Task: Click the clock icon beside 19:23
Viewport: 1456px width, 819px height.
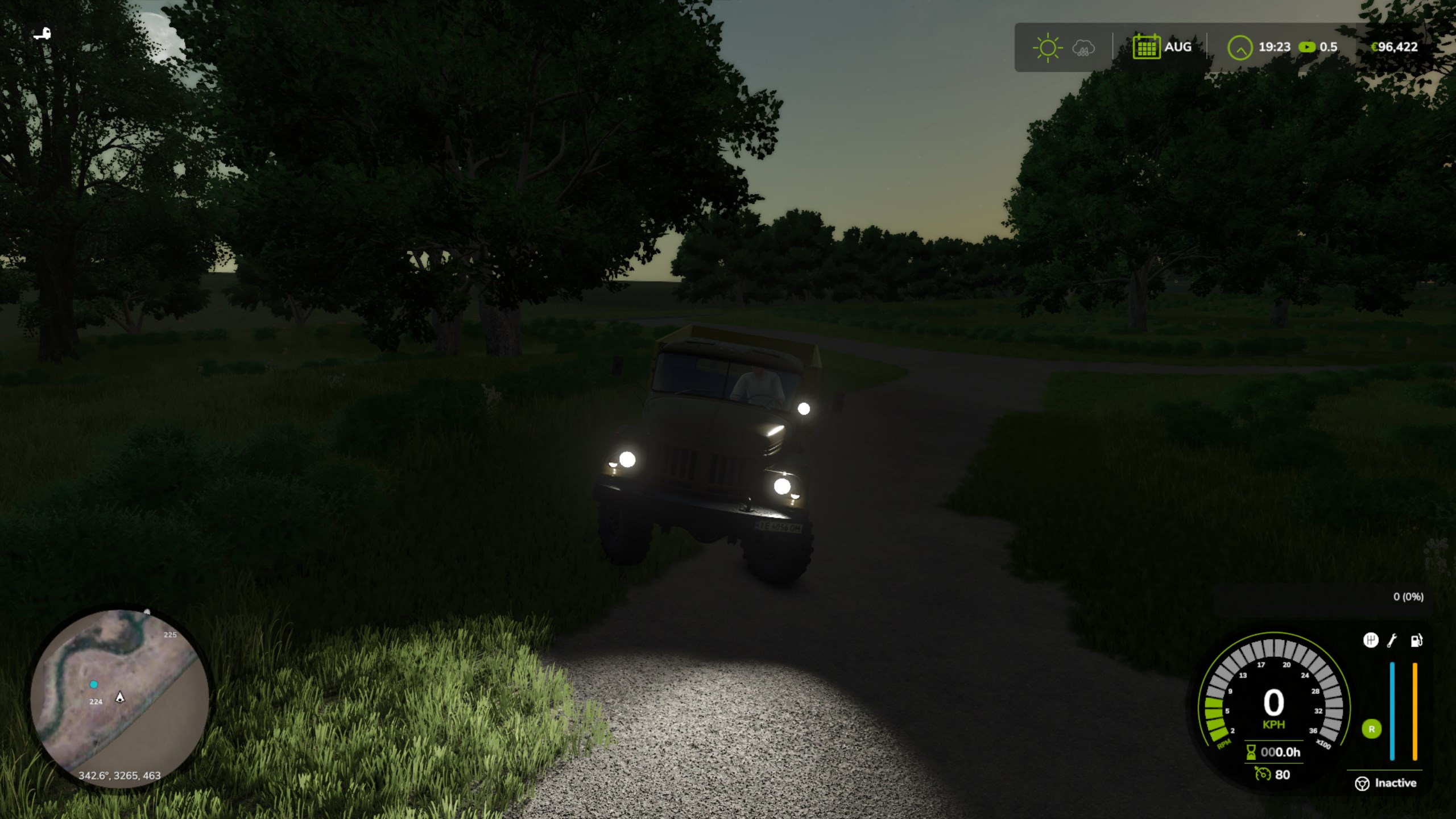Action: (x=1240, y=47)
